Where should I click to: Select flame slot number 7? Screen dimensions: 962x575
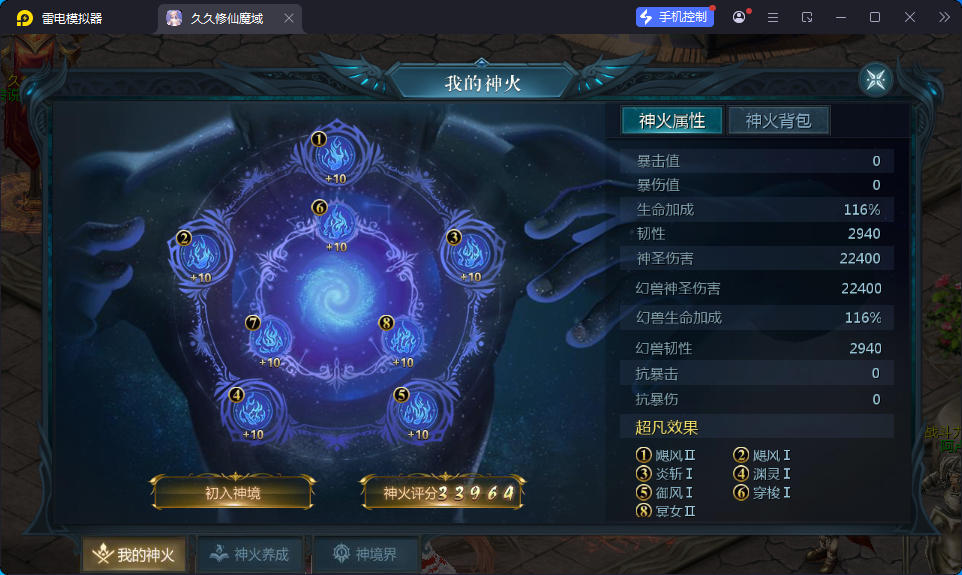[270, 338]
